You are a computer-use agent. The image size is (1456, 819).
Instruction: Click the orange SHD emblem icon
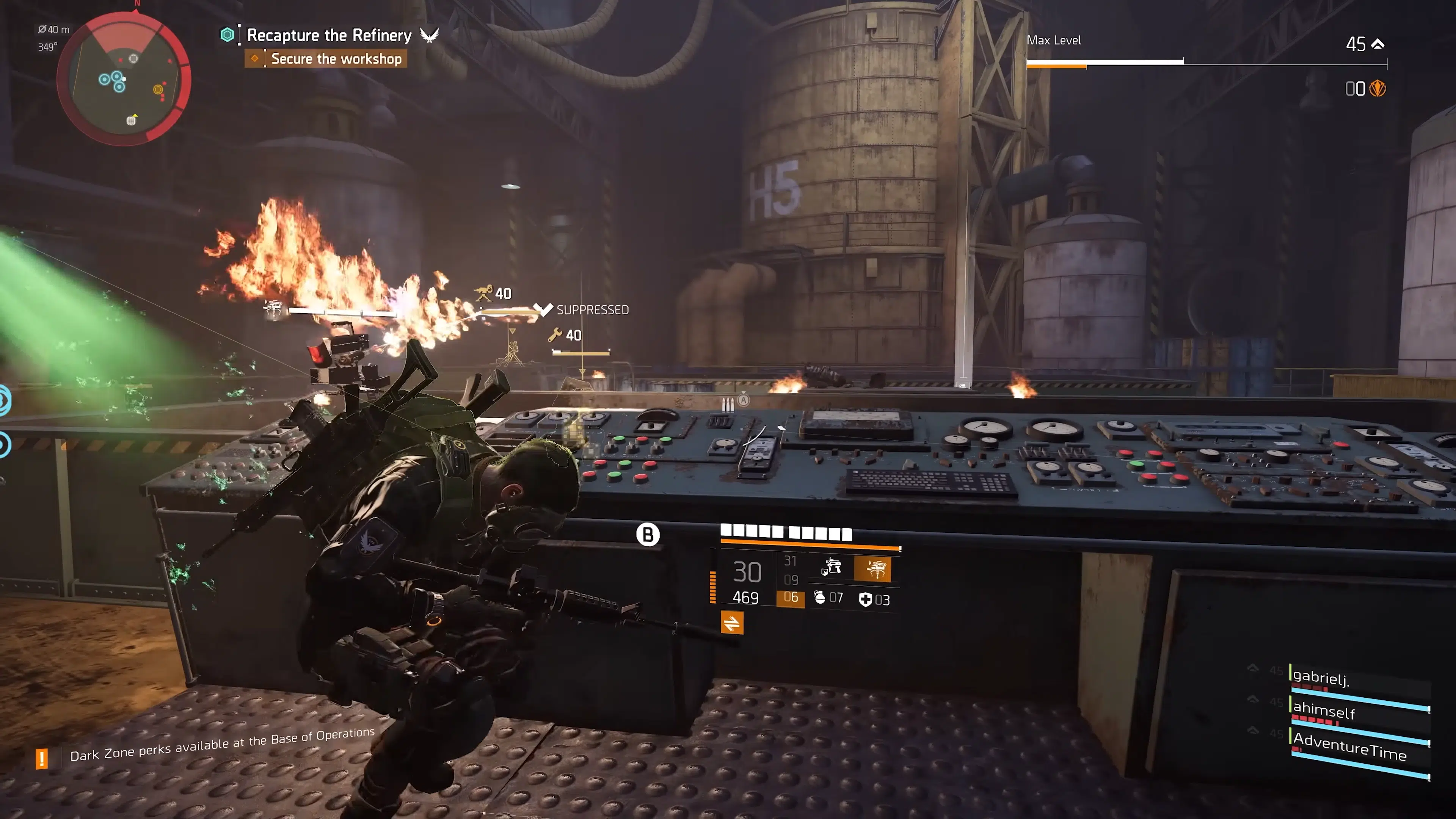(x=1378, y=89)
